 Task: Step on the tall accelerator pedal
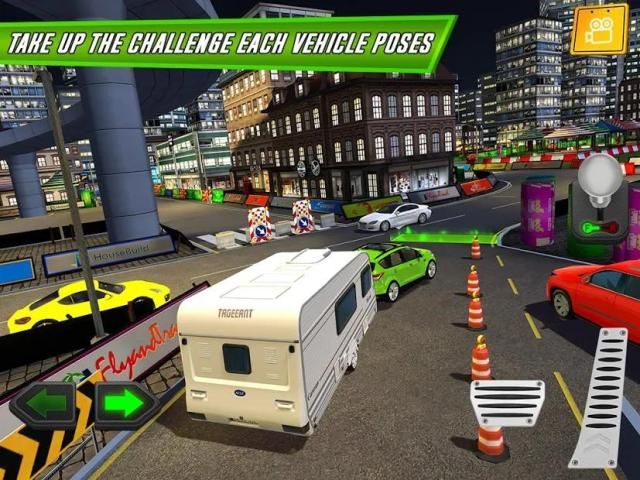(x=599, y=398)
